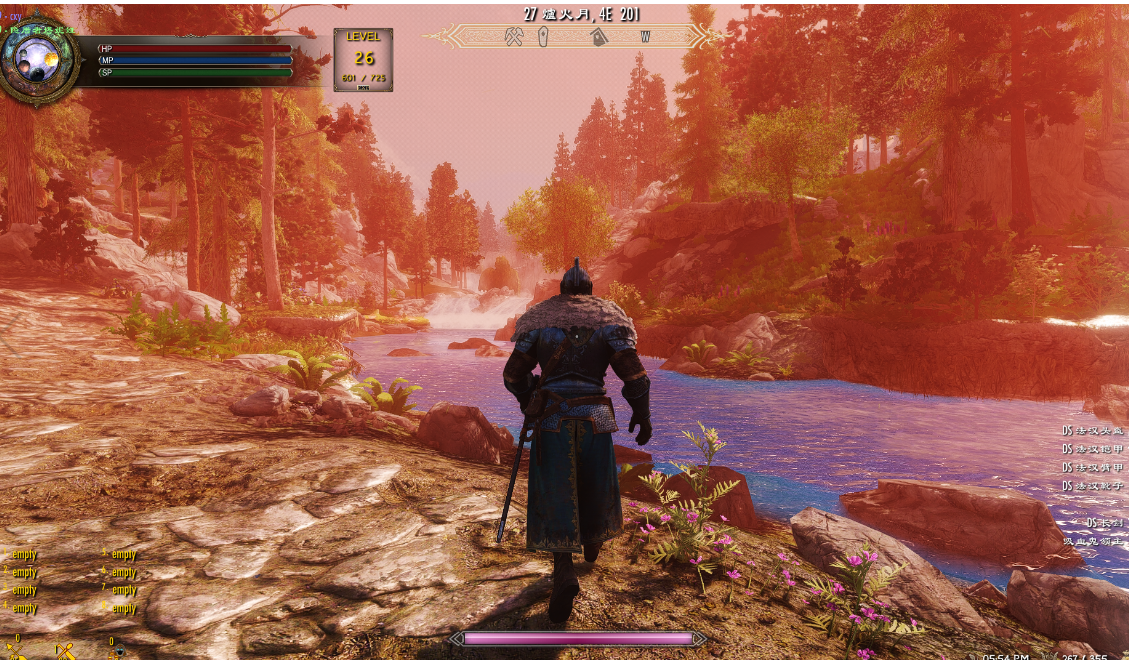This screenshot has width=1129, height=660.
Task: Select the crossed arrows ammo icon
Action: [x=16, y=652]
